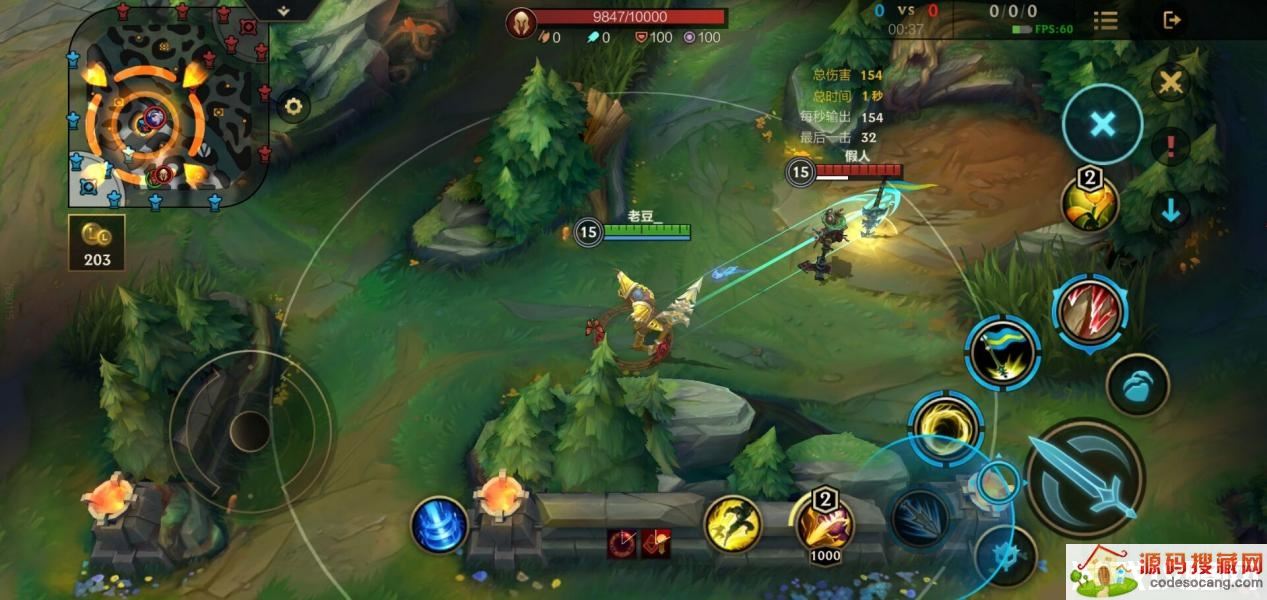This screenshot has height=600, width=1267.
Task: Cast the yellow Flash summoner spell
Action: [732, 524]
